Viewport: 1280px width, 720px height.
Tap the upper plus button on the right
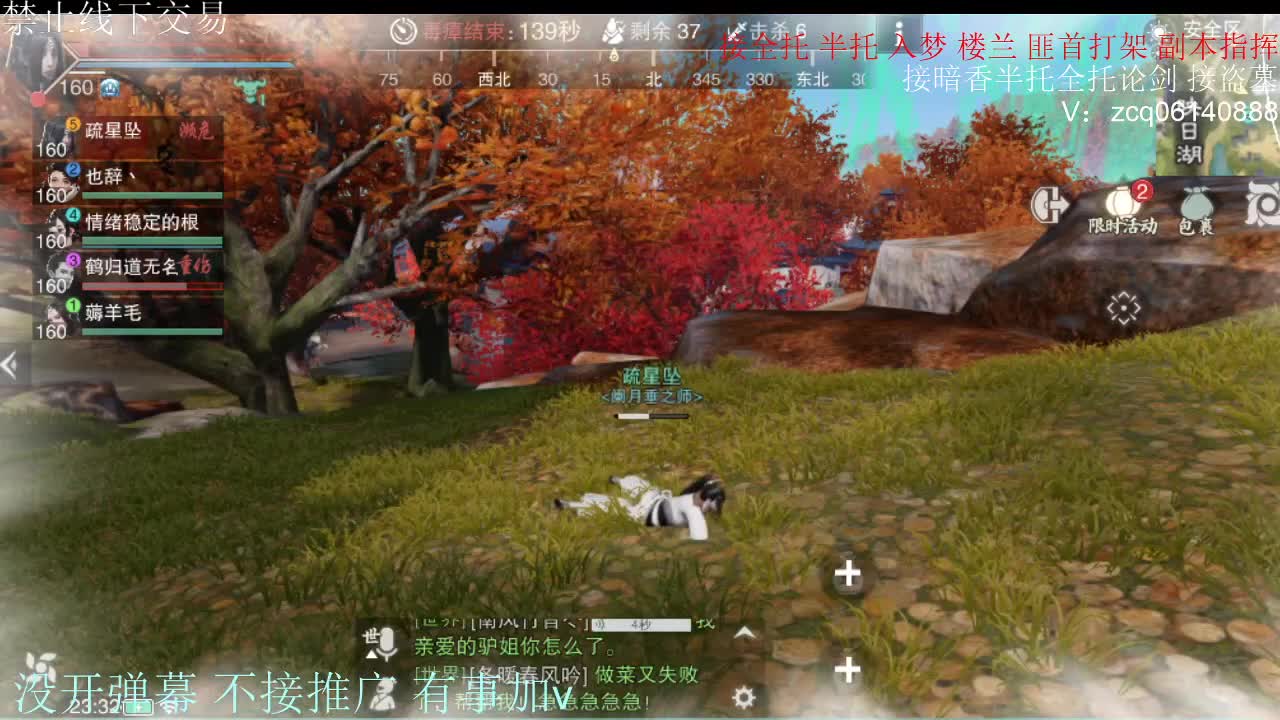(847, 574)
